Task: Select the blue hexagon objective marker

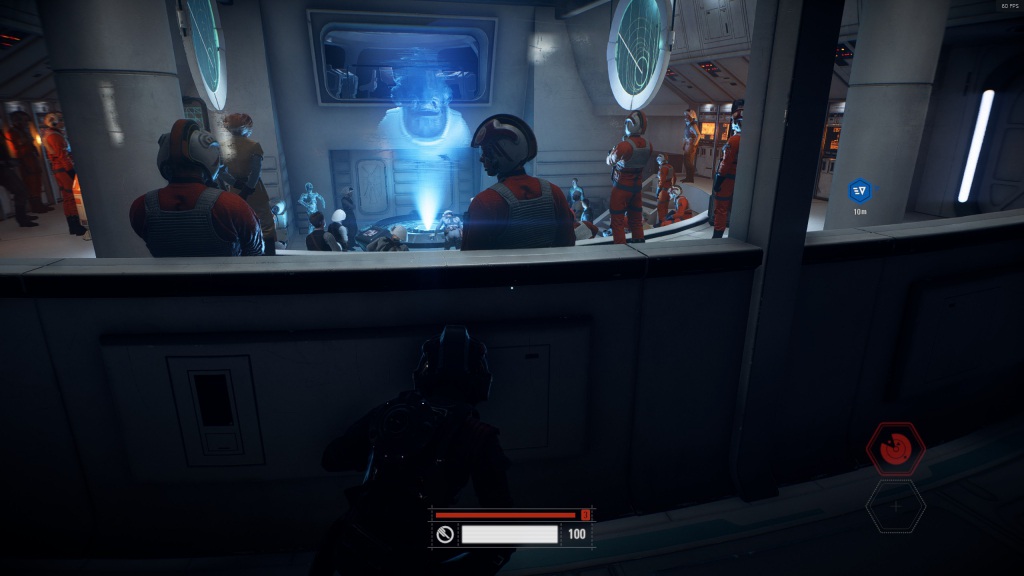Action: click(x=859, y=190)
